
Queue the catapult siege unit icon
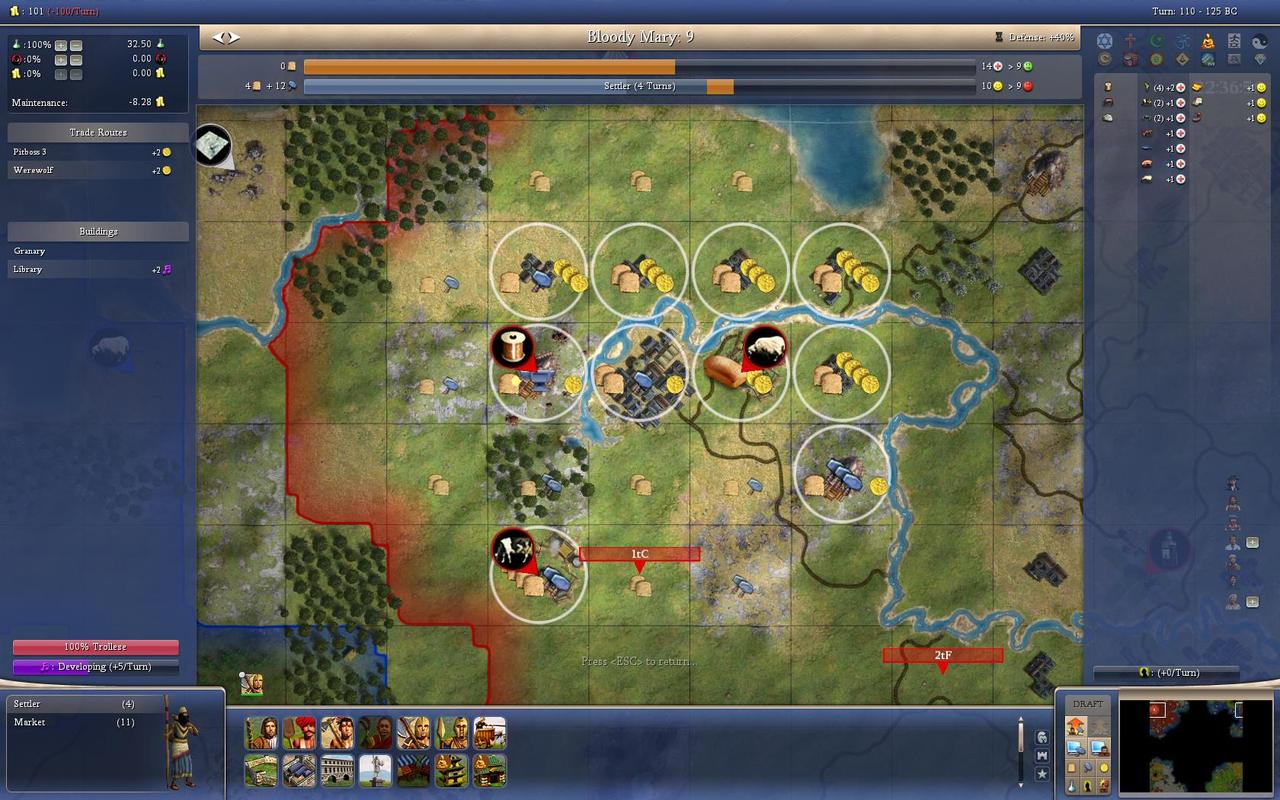489,733
